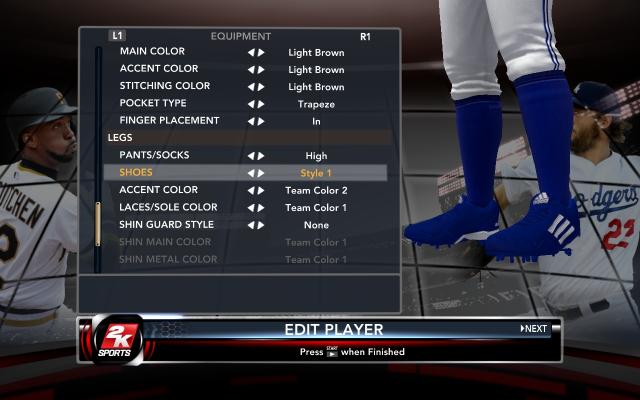Viewport: 640px width, 400px height.
Task: Click the equipment list scrollbar thumb
Action: click(98, 224)
